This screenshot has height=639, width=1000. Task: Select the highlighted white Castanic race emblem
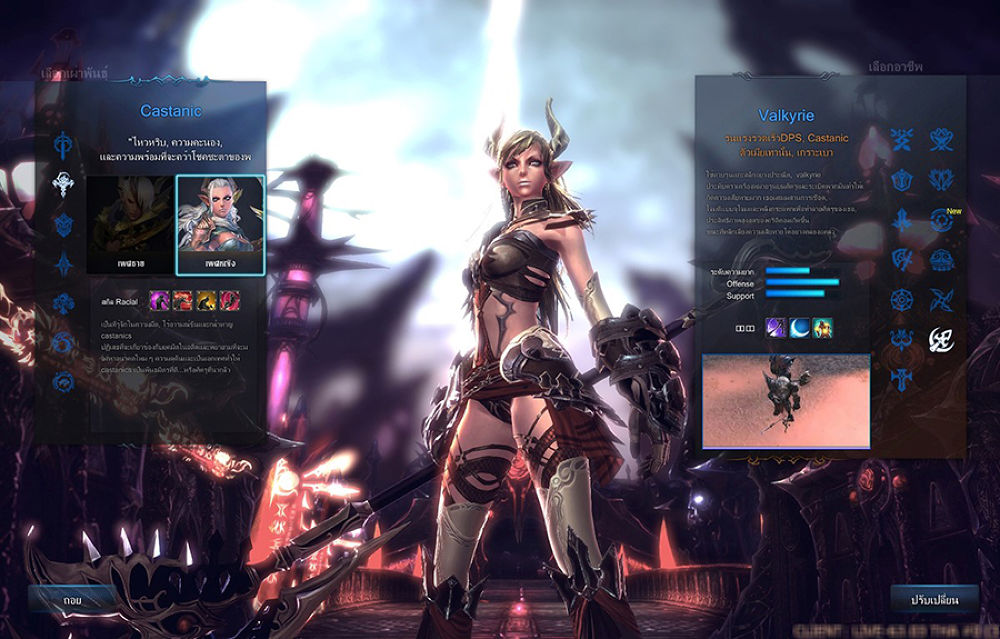[x=66, y=183]
